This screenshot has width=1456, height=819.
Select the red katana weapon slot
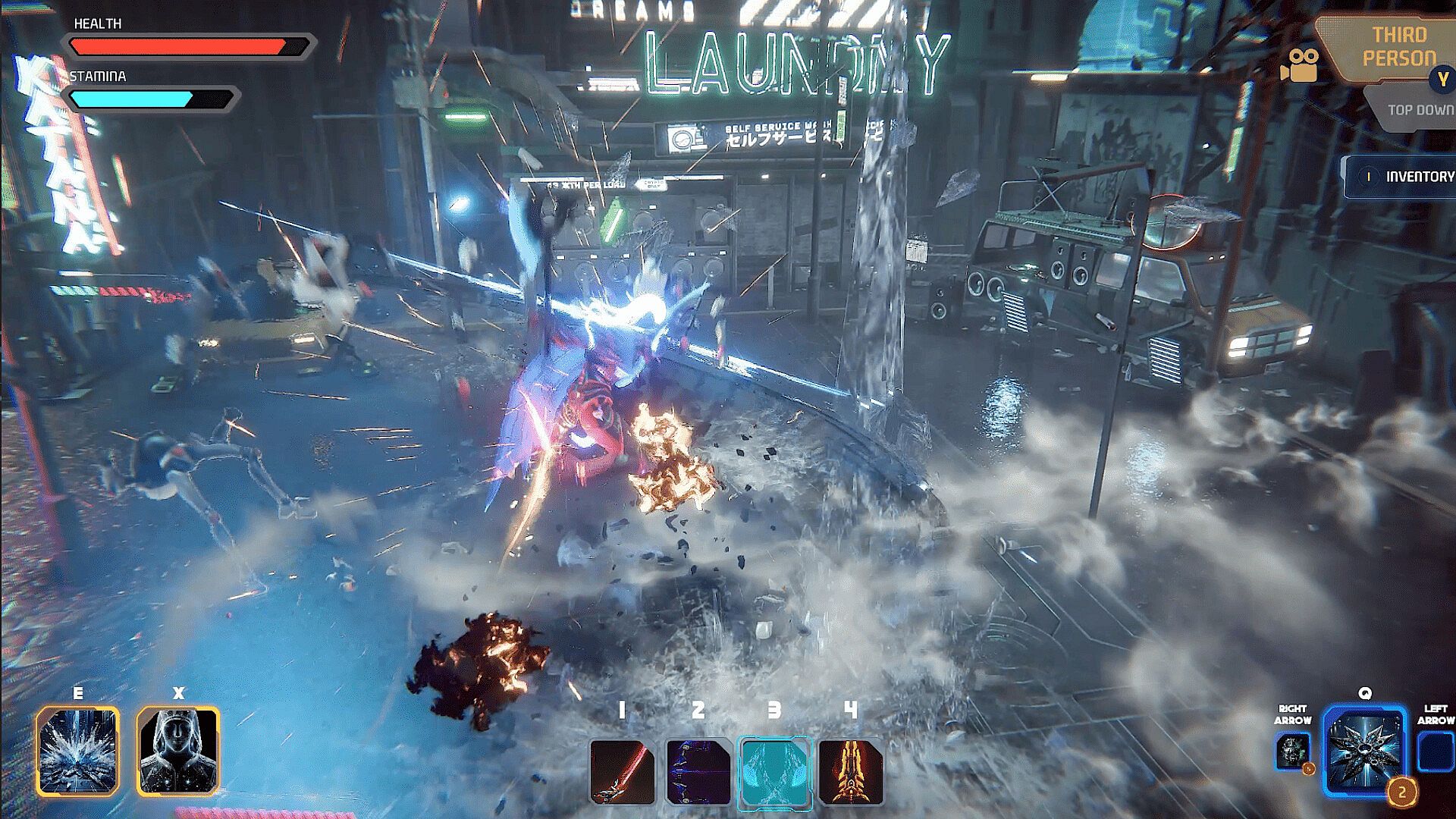(622, 772)
